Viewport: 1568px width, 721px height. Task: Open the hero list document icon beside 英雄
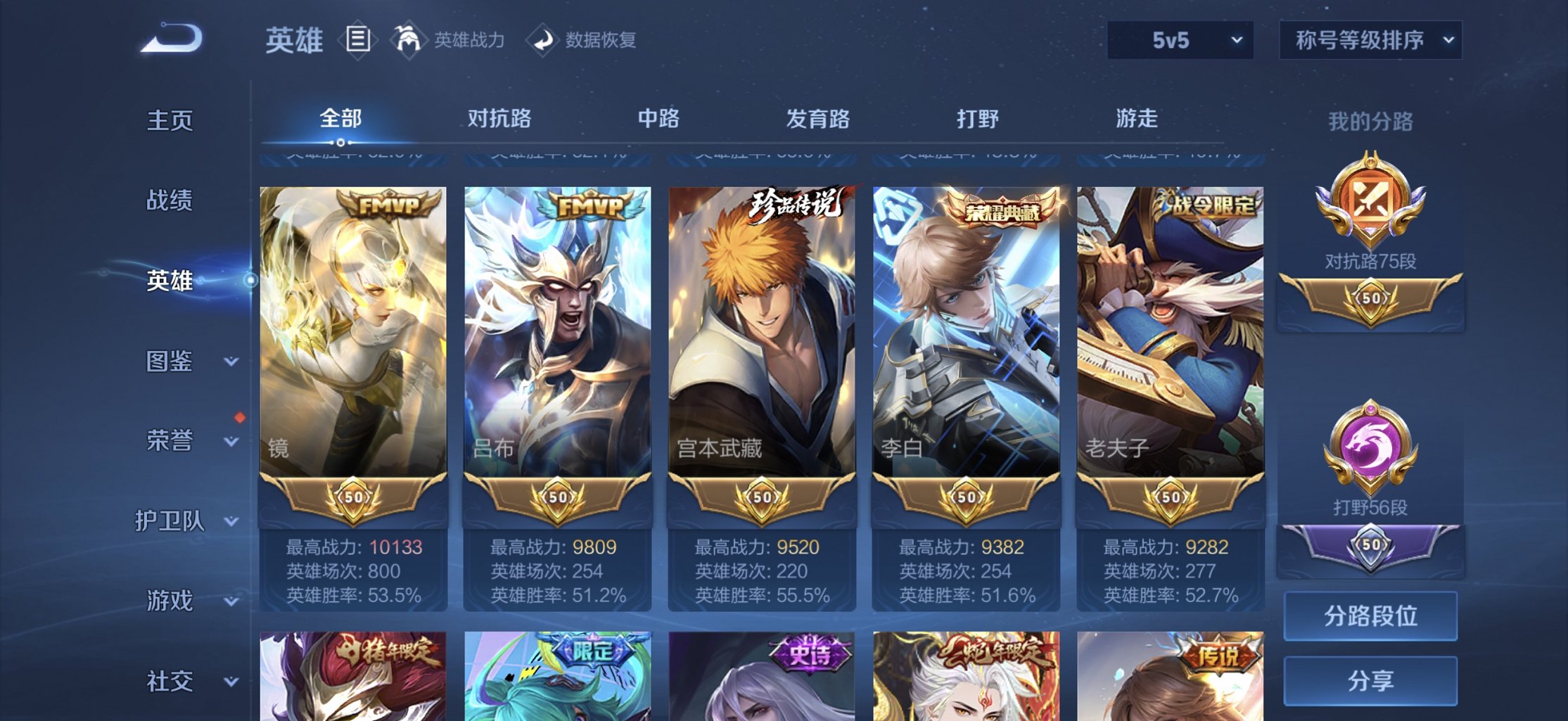click(357, 39)
